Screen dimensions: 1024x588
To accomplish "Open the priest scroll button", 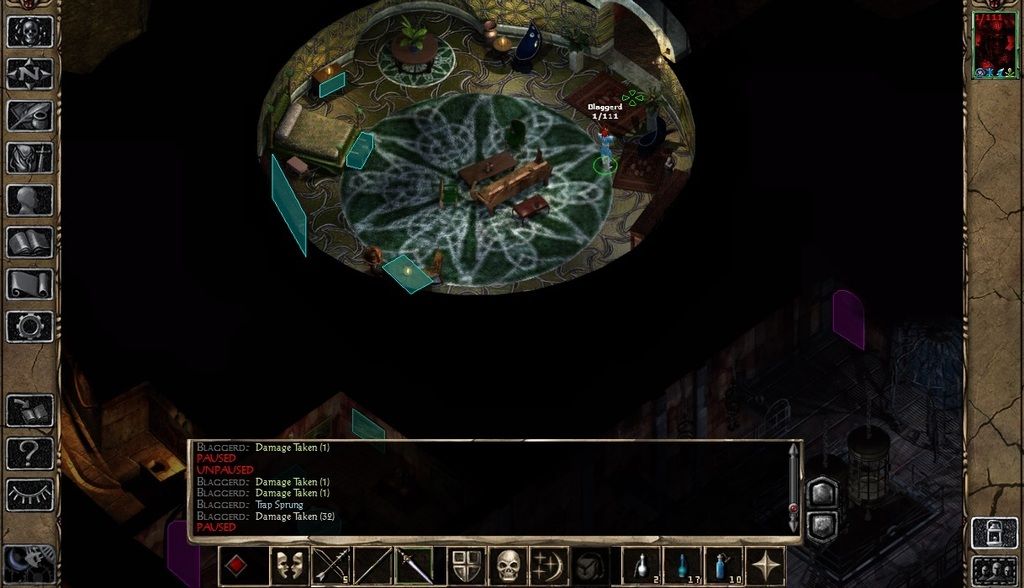I will click(30, 284).
